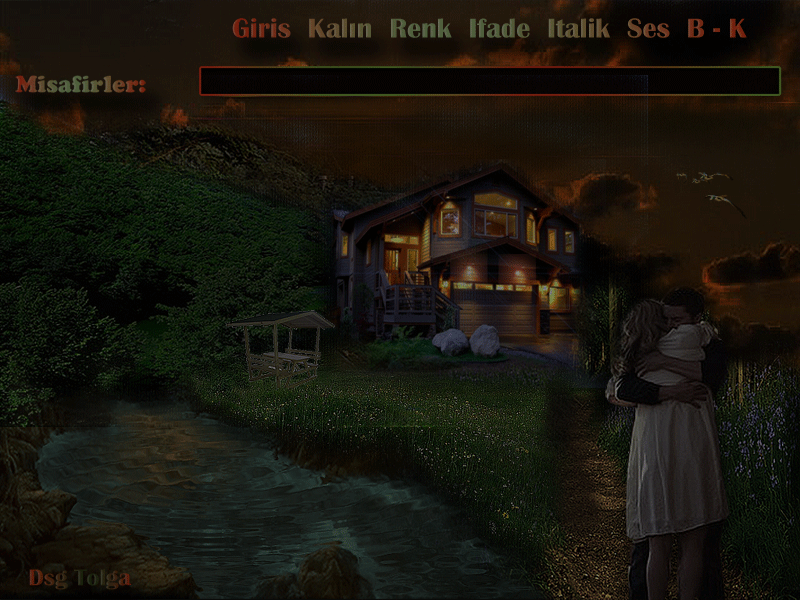Toggle the Ses sound option

point(648,29)
